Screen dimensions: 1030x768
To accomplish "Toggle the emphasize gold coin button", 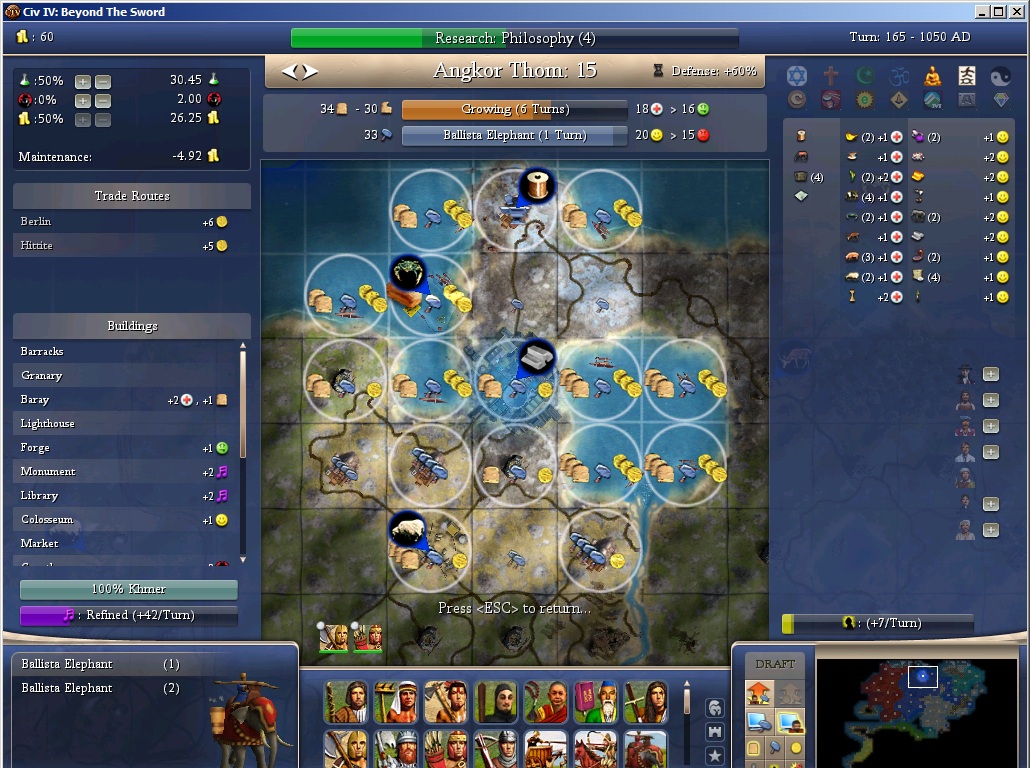I will coord(796,747).
